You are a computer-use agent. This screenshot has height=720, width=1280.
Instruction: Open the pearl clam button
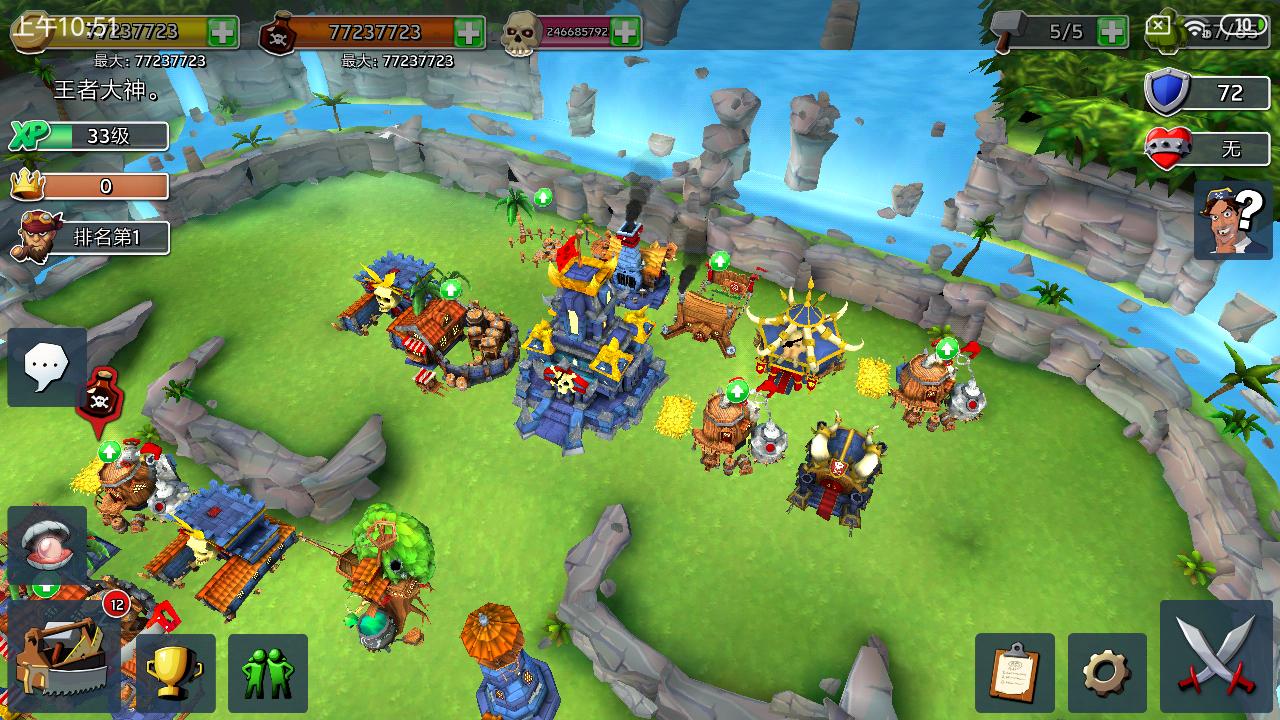tap(46, 545)
